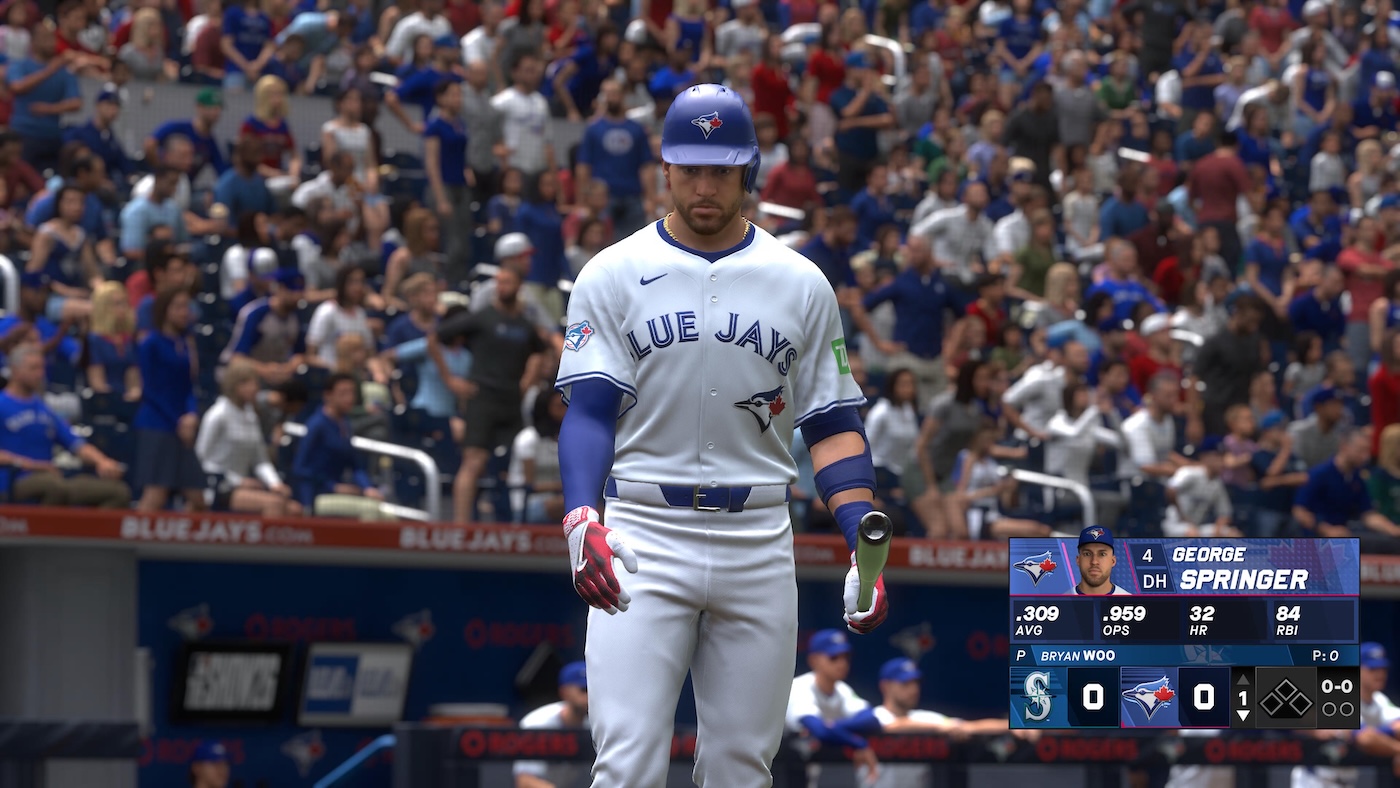
Task: Click the down arrow below the inning number
Action: coord(1243,716)
